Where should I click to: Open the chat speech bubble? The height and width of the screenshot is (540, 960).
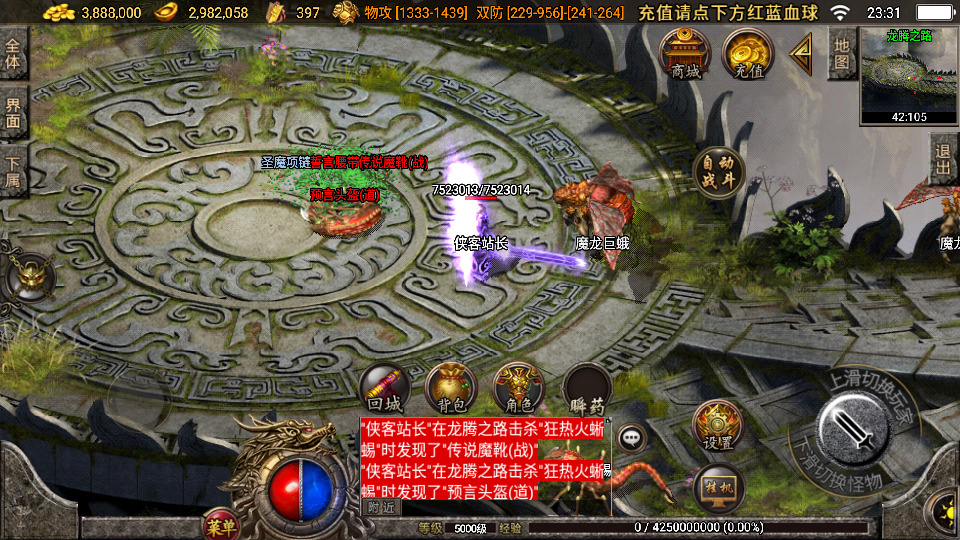[632, 437]
